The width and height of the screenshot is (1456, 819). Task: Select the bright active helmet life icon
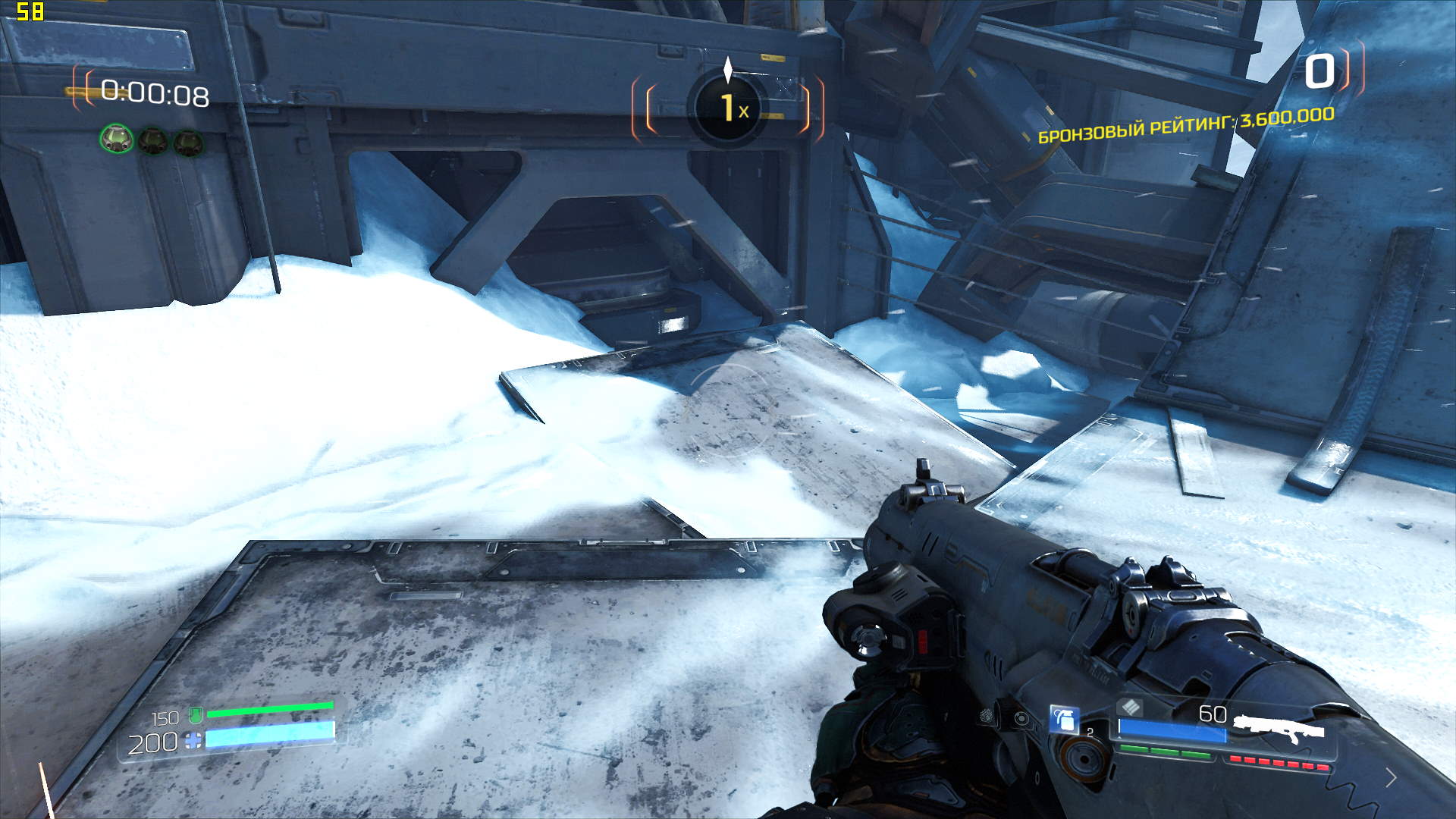117,140
